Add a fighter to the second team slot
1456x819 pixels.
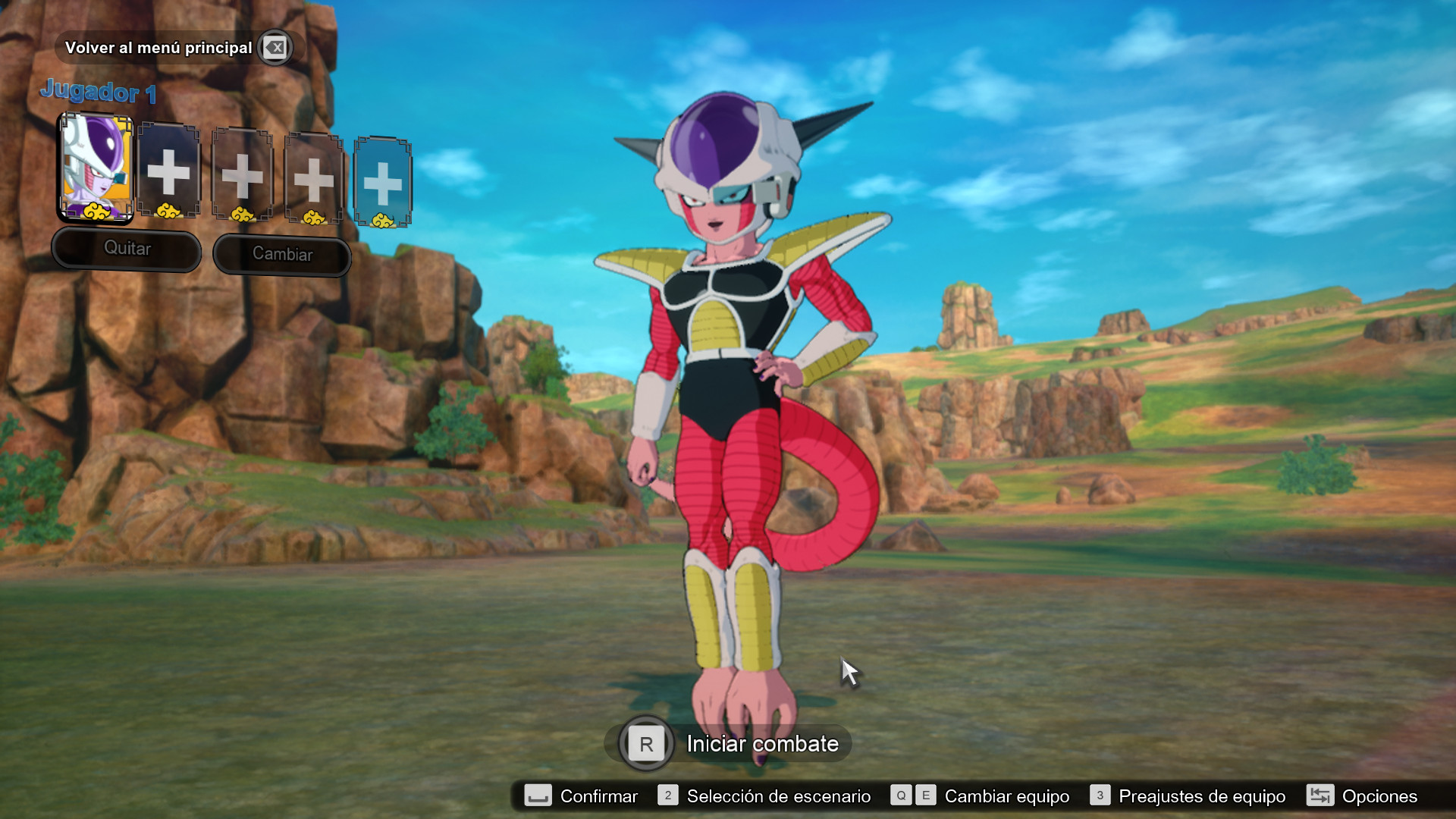(169, 173)
